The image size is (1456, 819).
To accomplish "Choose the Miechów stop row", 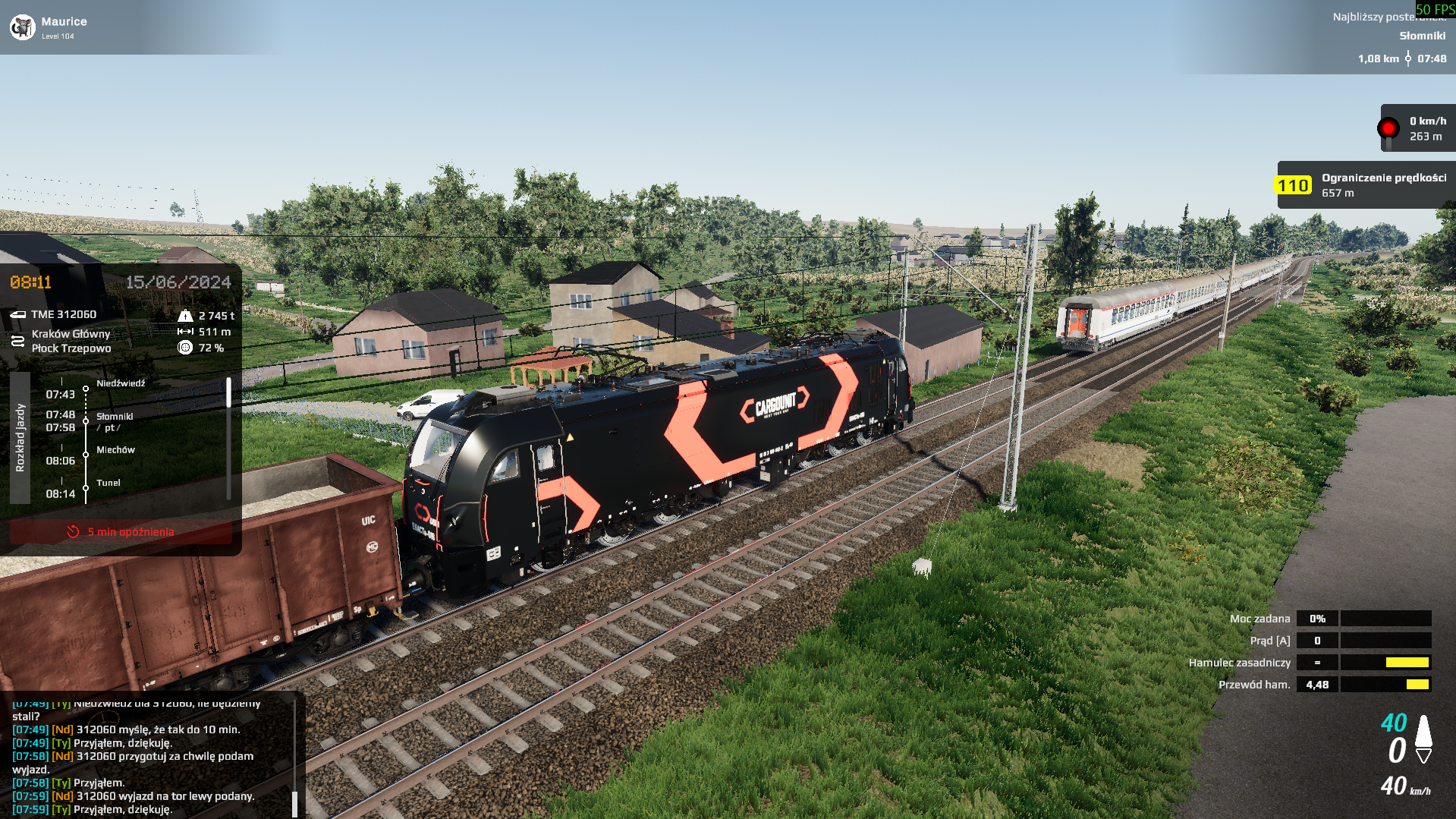I will tap(115, 450).
